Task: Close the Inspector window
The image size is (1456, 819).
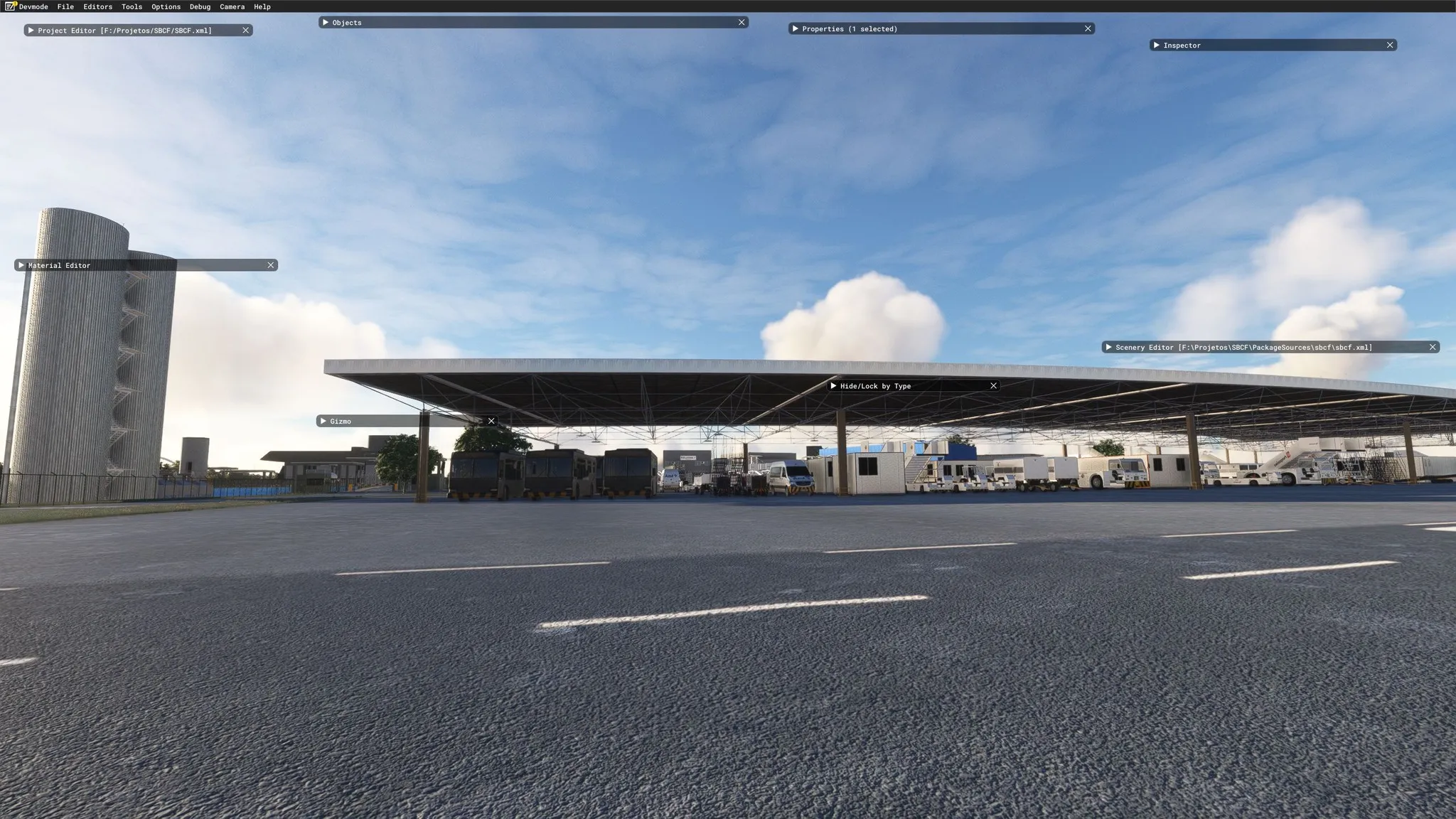Action: click(1390, 45)
